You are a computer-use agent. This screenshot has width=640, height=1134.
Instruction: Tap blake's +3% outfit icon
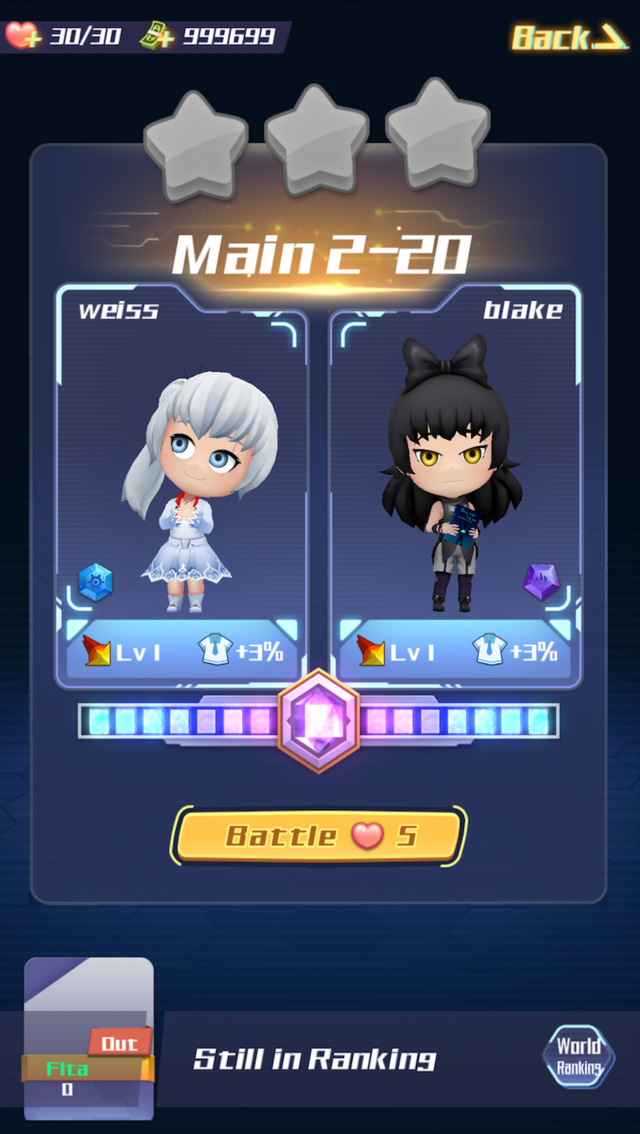click(x=489, y=651)
